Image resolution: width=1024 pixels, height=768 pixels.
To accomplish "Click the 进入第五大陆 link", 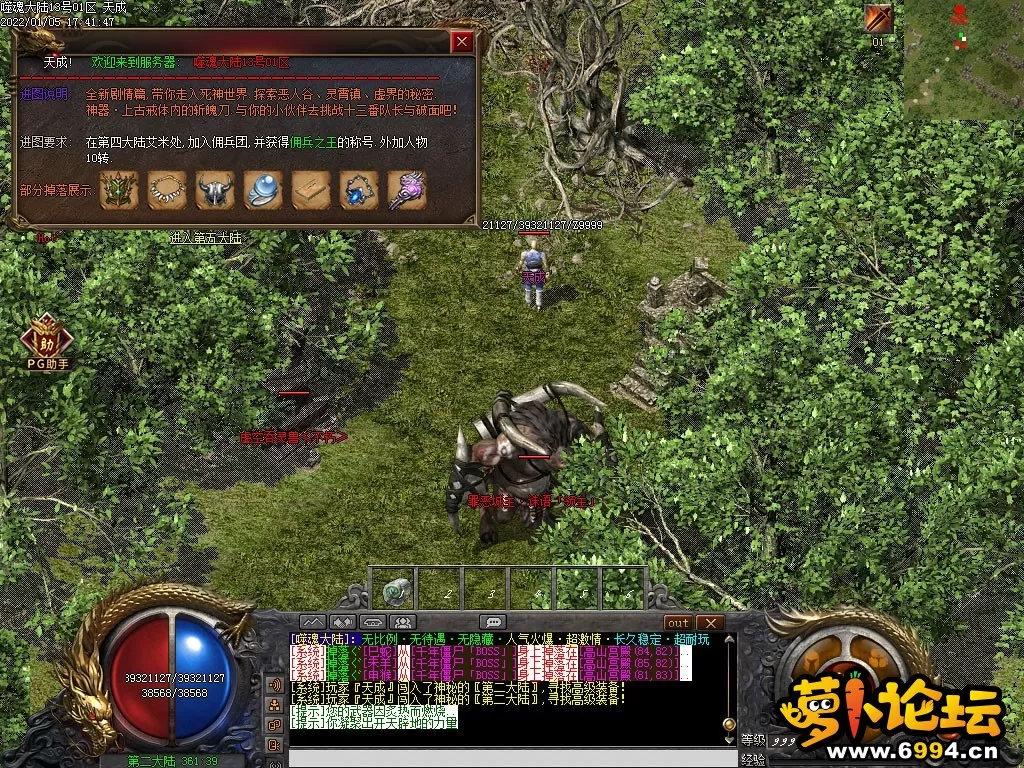I will [x=206, y=238].
